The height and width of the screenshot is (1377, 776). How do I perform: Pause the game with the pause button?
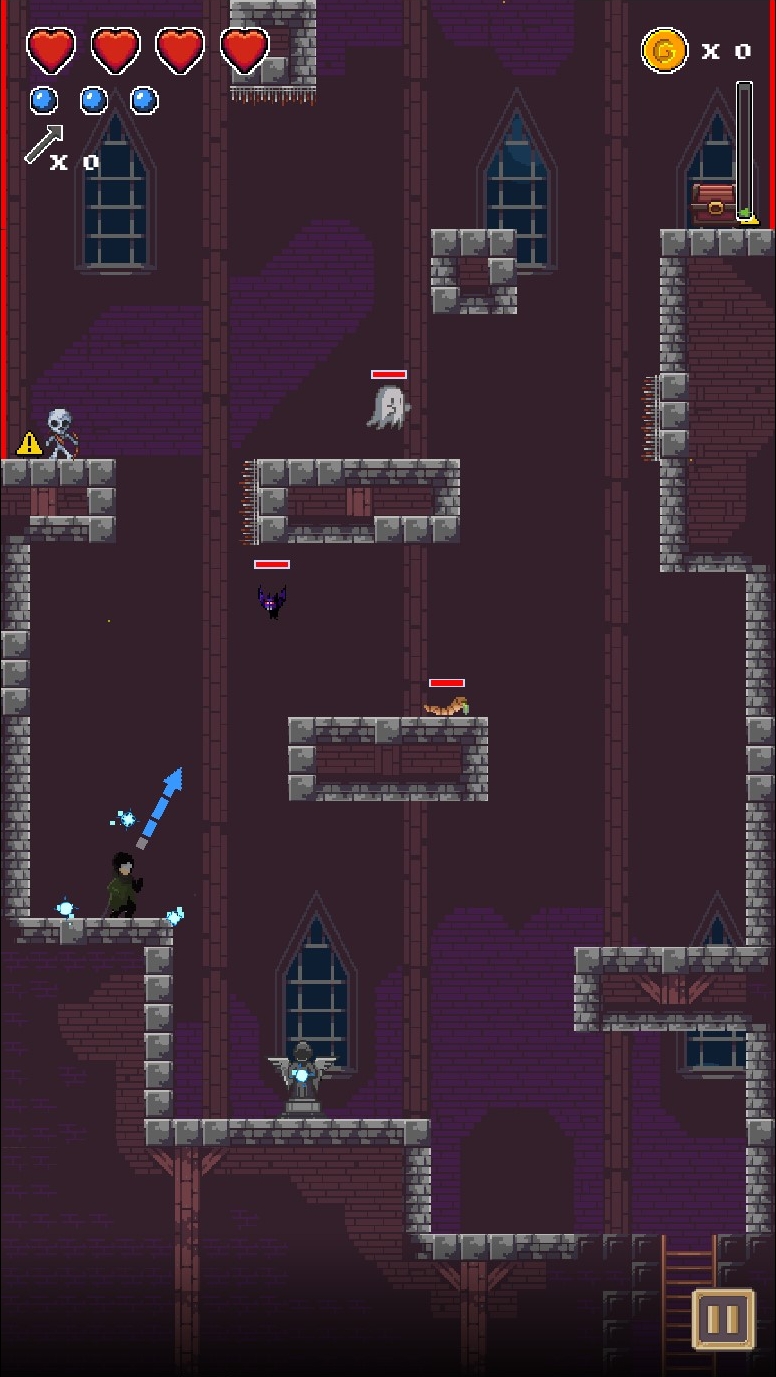[722, 1319]
